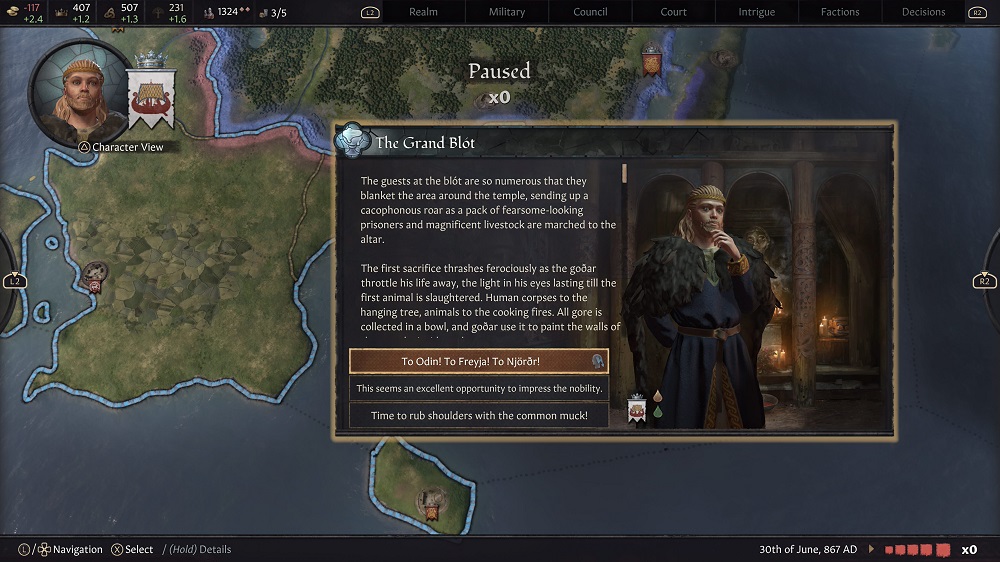
Task: Select the small coat of arms in event window
Action: [x=636, y=408]
